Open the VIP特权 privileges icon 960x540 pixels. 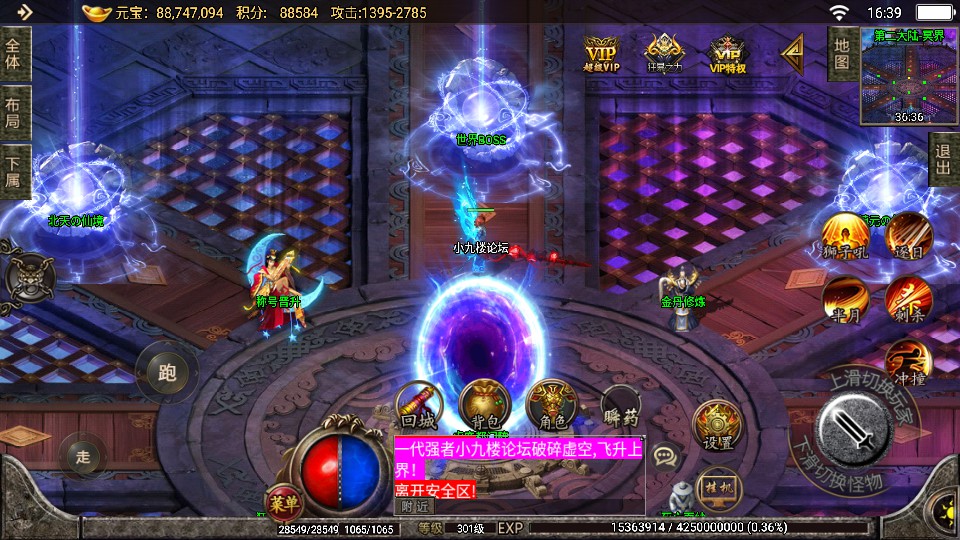(728, 53)
